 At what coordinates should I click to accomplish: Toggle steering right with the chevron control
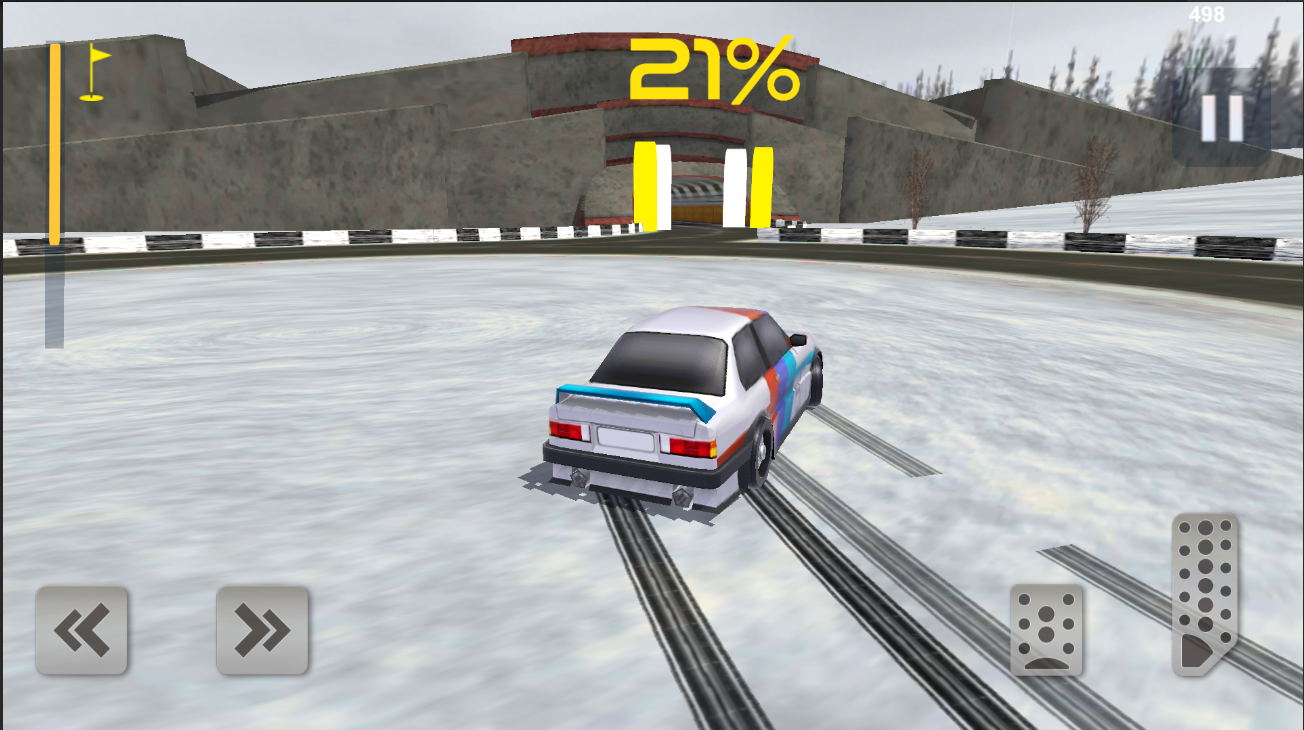[261, 630]
